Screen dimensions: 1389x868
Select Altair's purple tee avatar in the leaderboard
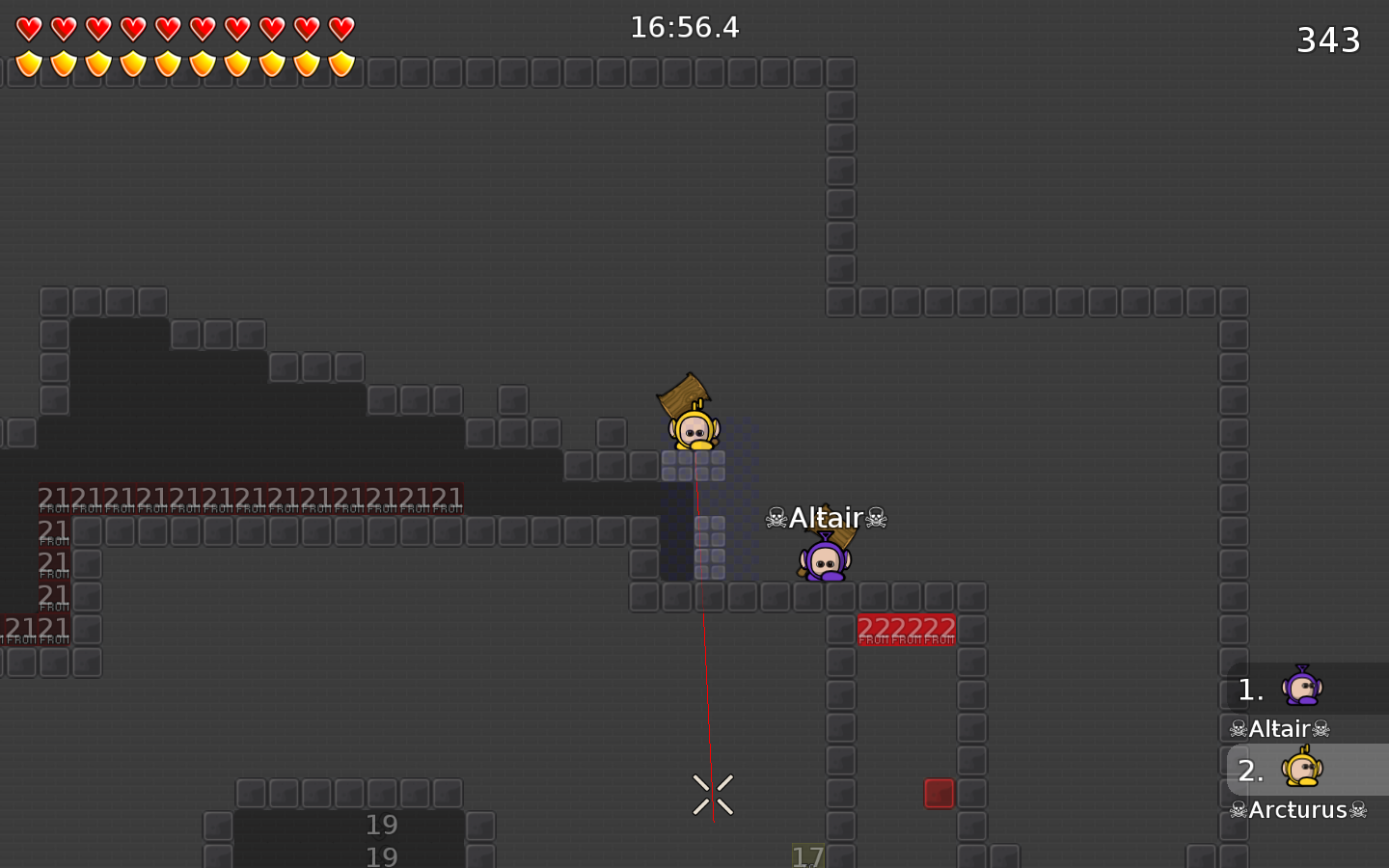click(x=1302, y=687)
